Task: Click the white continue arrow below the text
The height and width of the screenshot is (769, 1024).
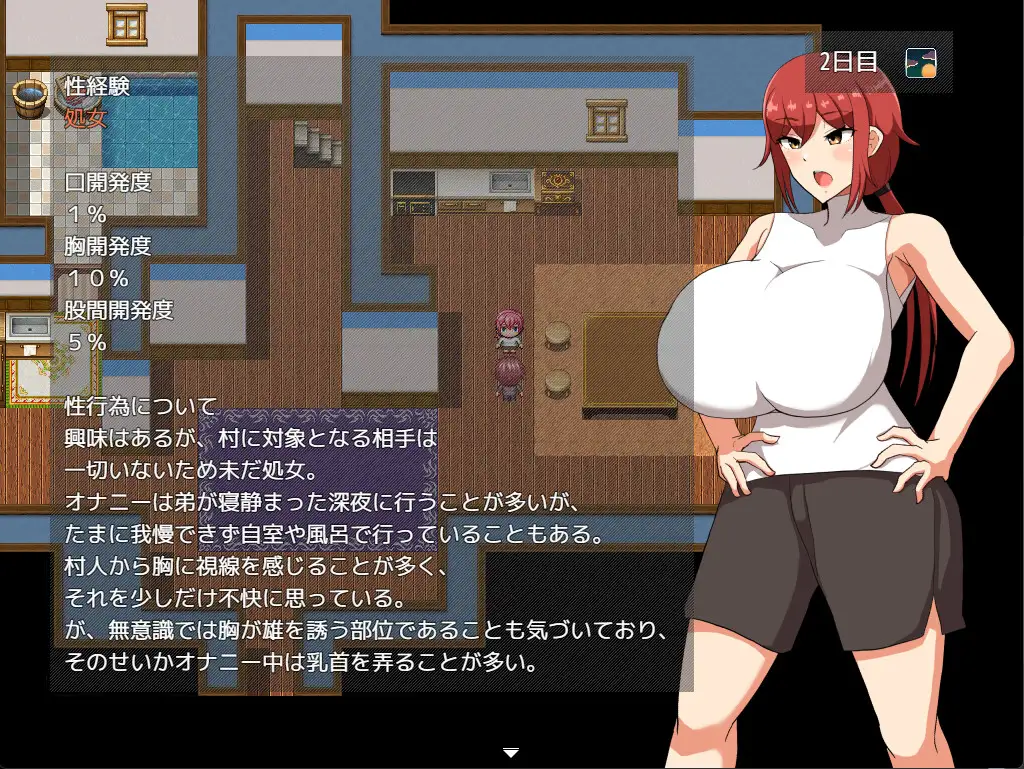Action: (511, 751)
